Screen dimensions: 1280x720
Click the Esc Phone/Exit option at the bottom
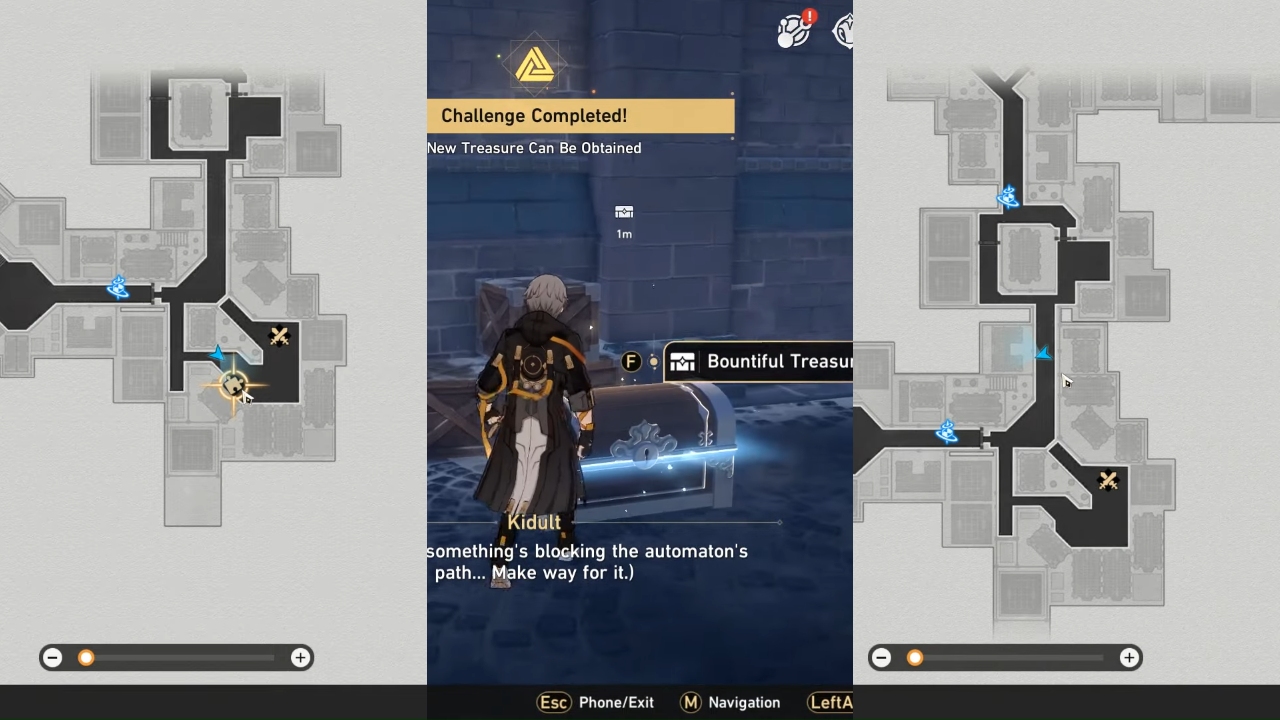tap(594, 702)
